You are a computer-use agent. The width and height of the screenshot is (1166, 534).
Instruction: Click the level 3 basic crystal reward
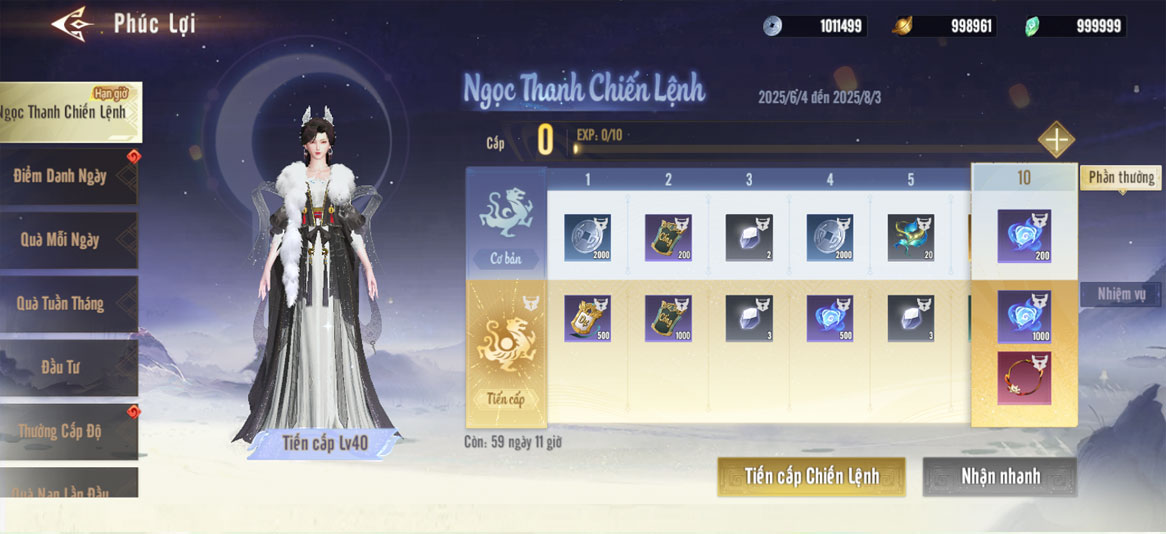(x=749, y=238)
